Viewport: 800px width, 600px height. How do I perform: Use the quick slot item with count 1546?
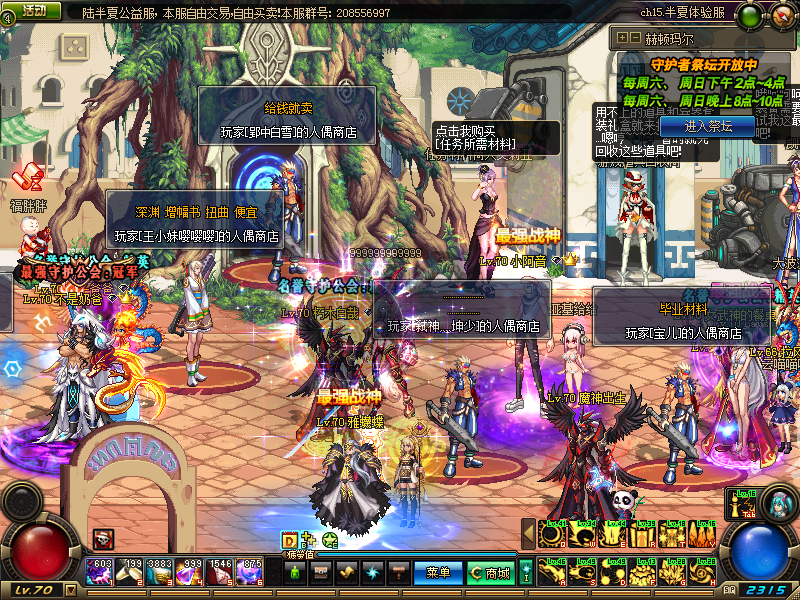221,572
